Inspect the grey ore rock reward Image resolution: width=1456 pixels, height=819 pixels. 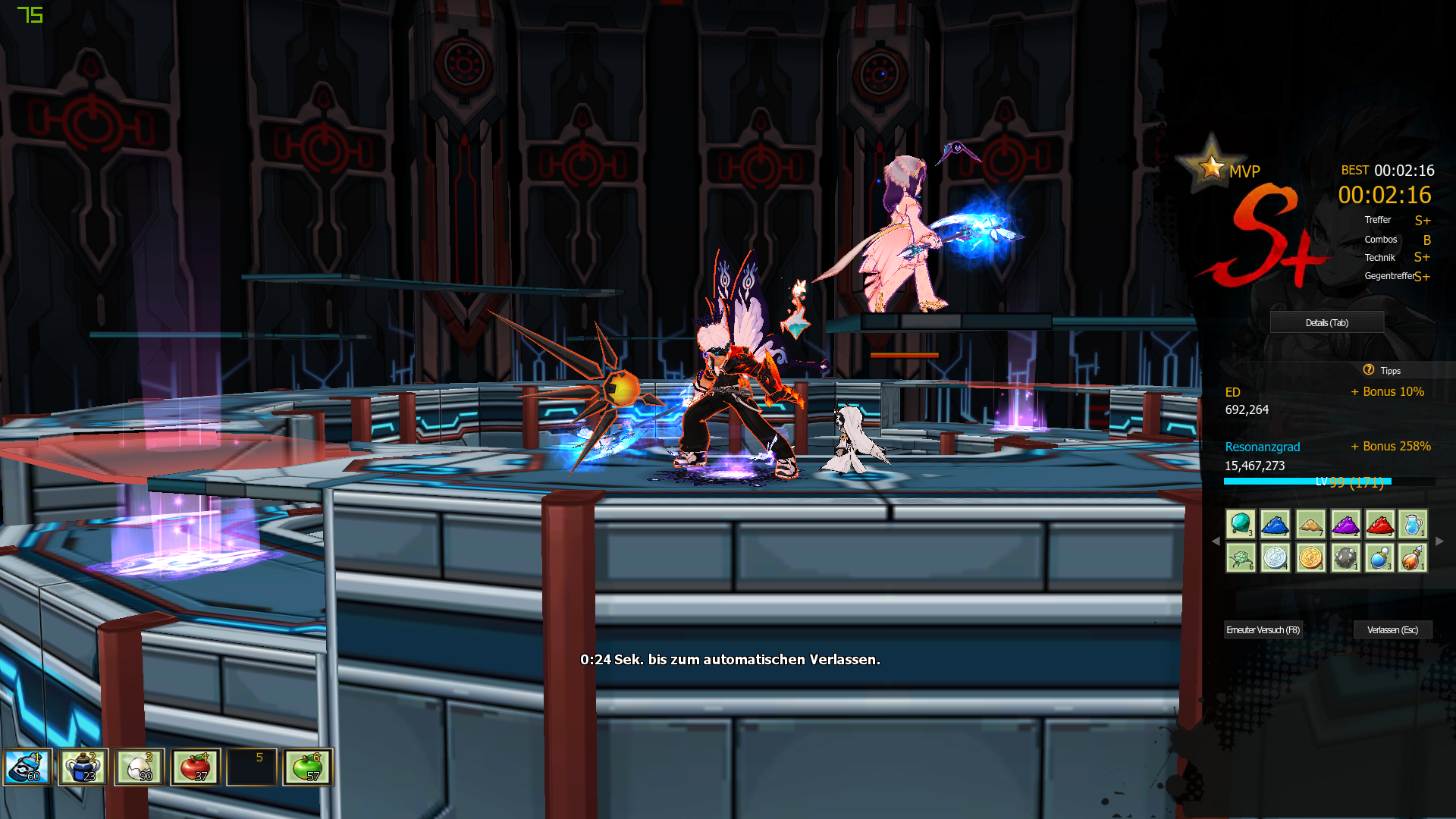(1345, 558)
